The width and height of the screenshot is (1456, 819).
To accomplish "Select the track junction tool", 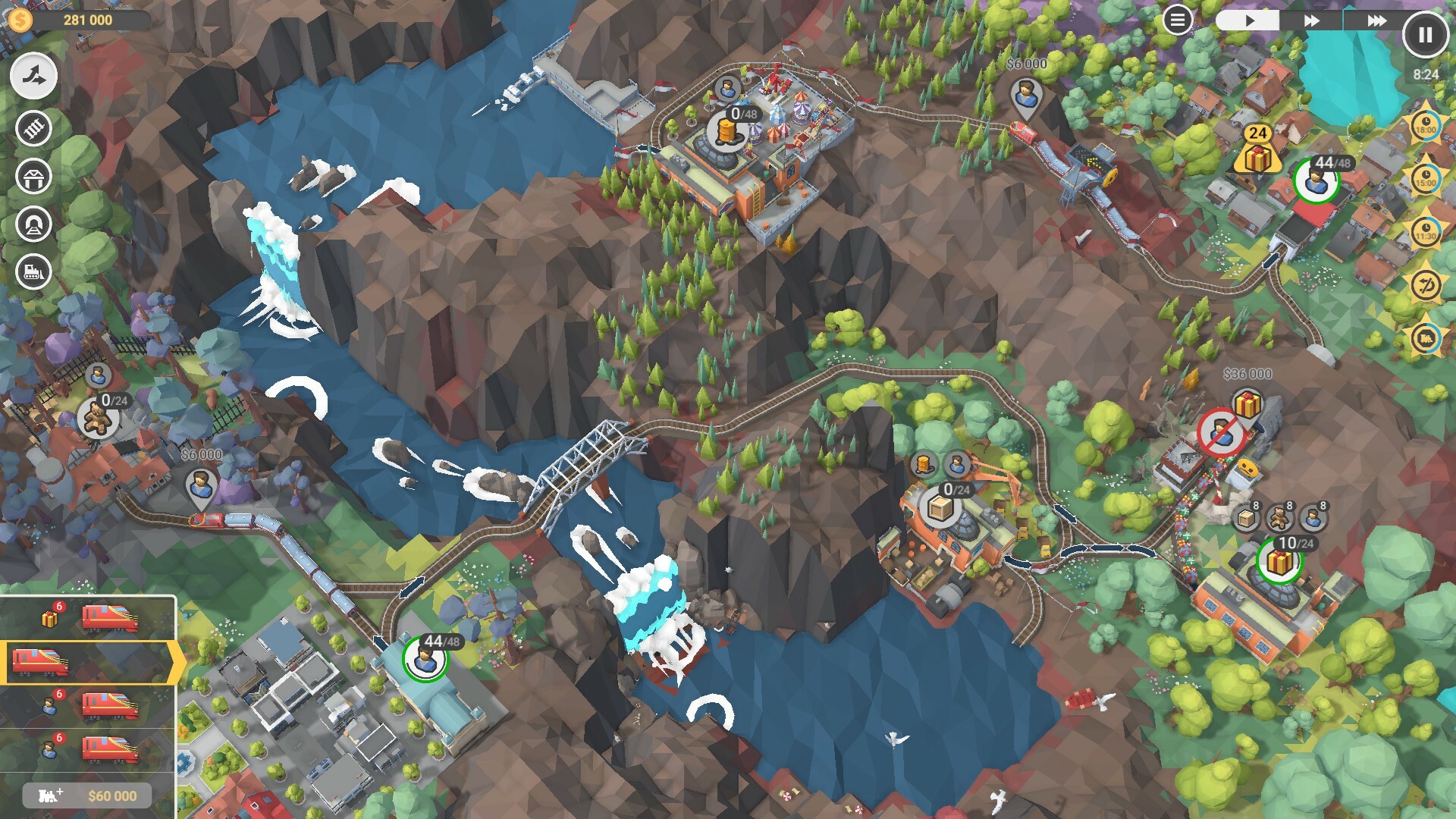I will [32, 75].
